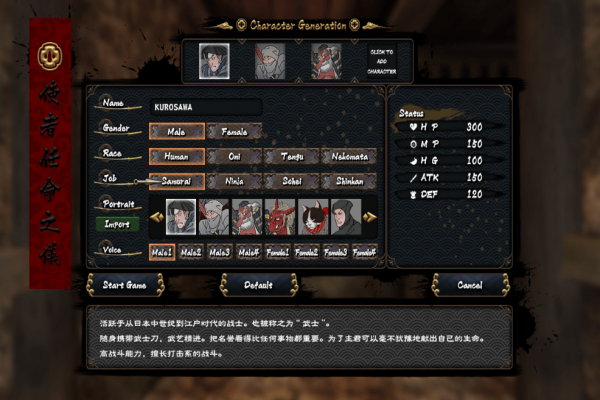
Task: Pick the Oni race
Action: pos(234,156)
